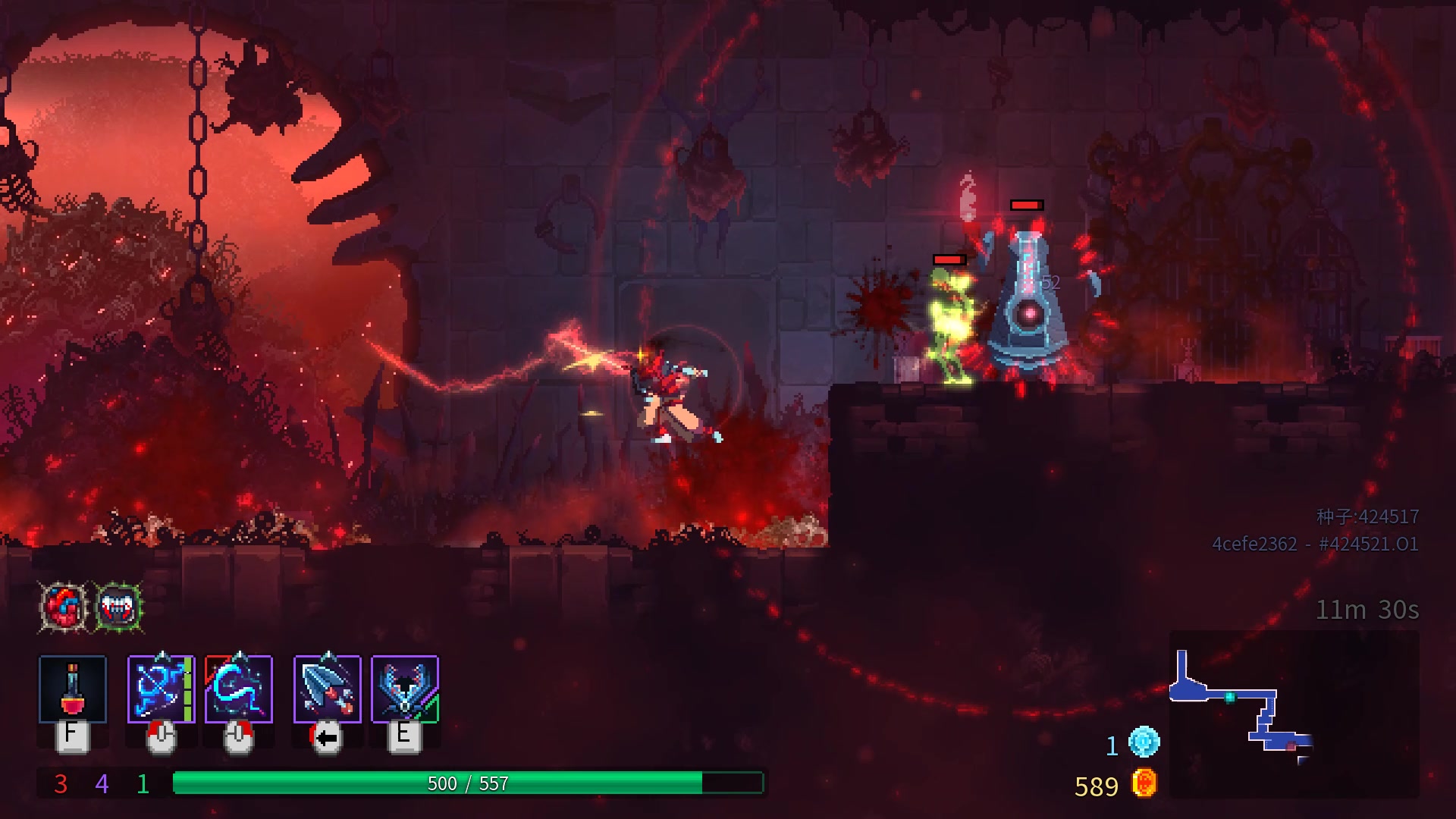
Task: Open the level minimap
Action: [x=1294, y=714]
